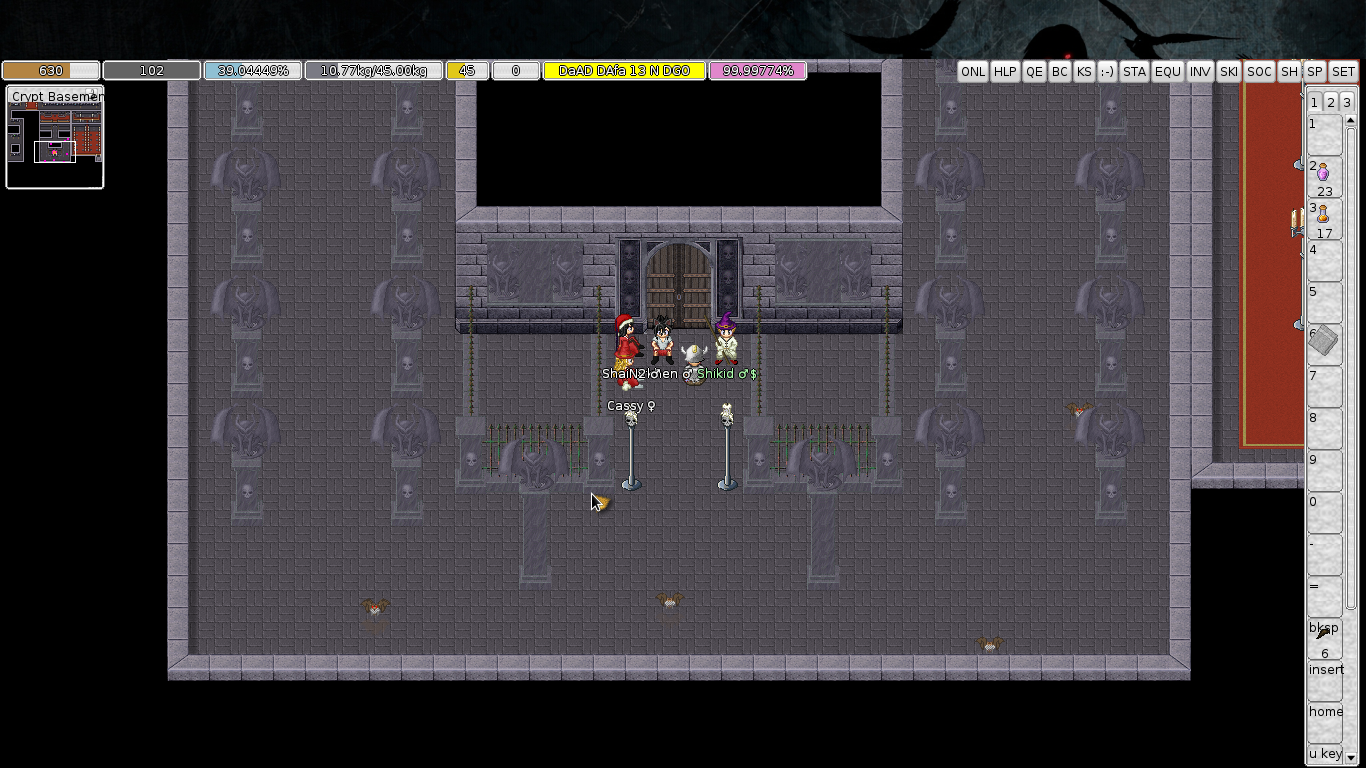Open the KS window button
This screenshot has width=1366, height=768.
point(1084,72)
